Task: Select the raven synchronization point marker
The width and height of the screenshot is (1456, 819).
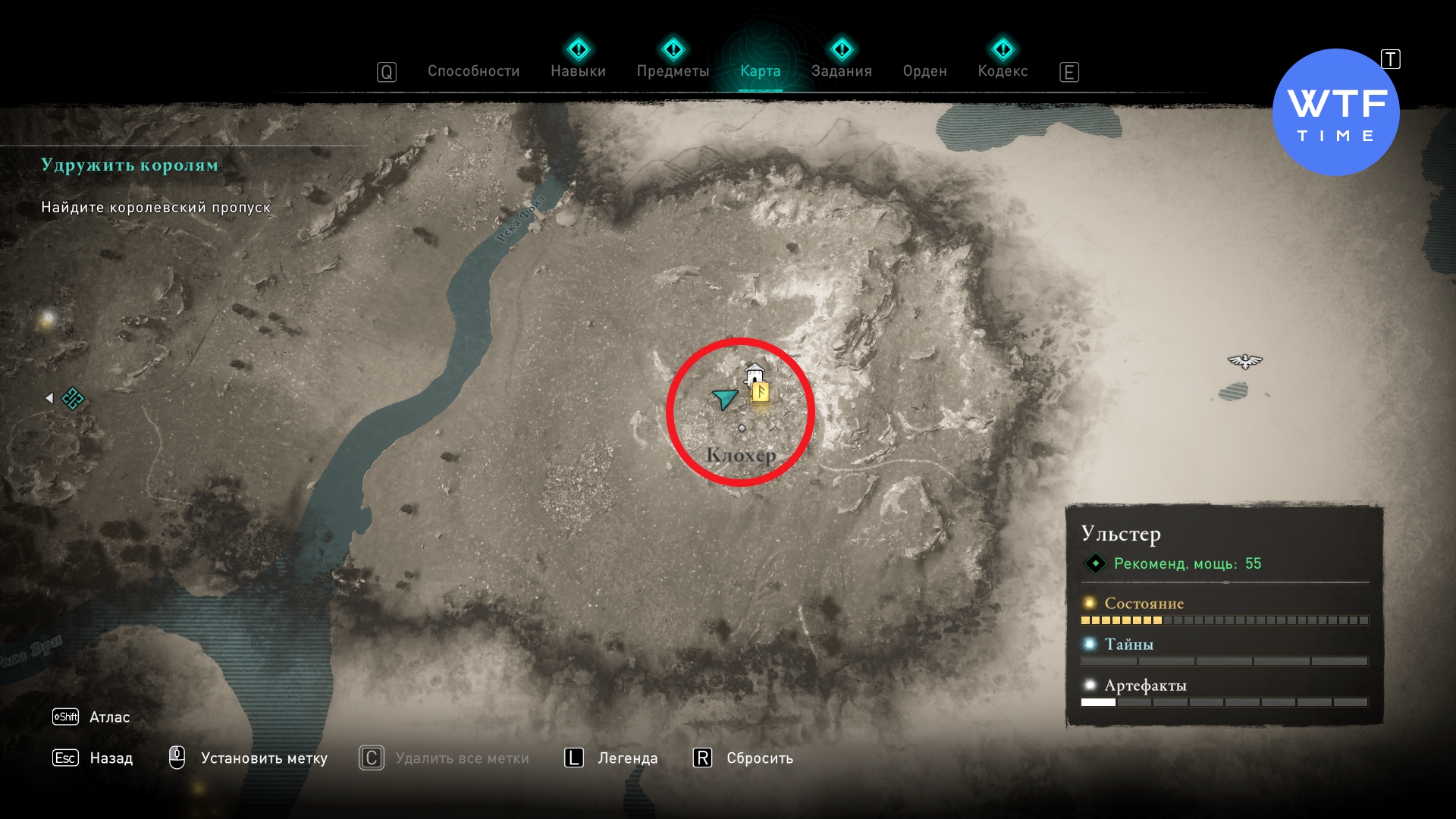Action: [x=1244, y=361]
